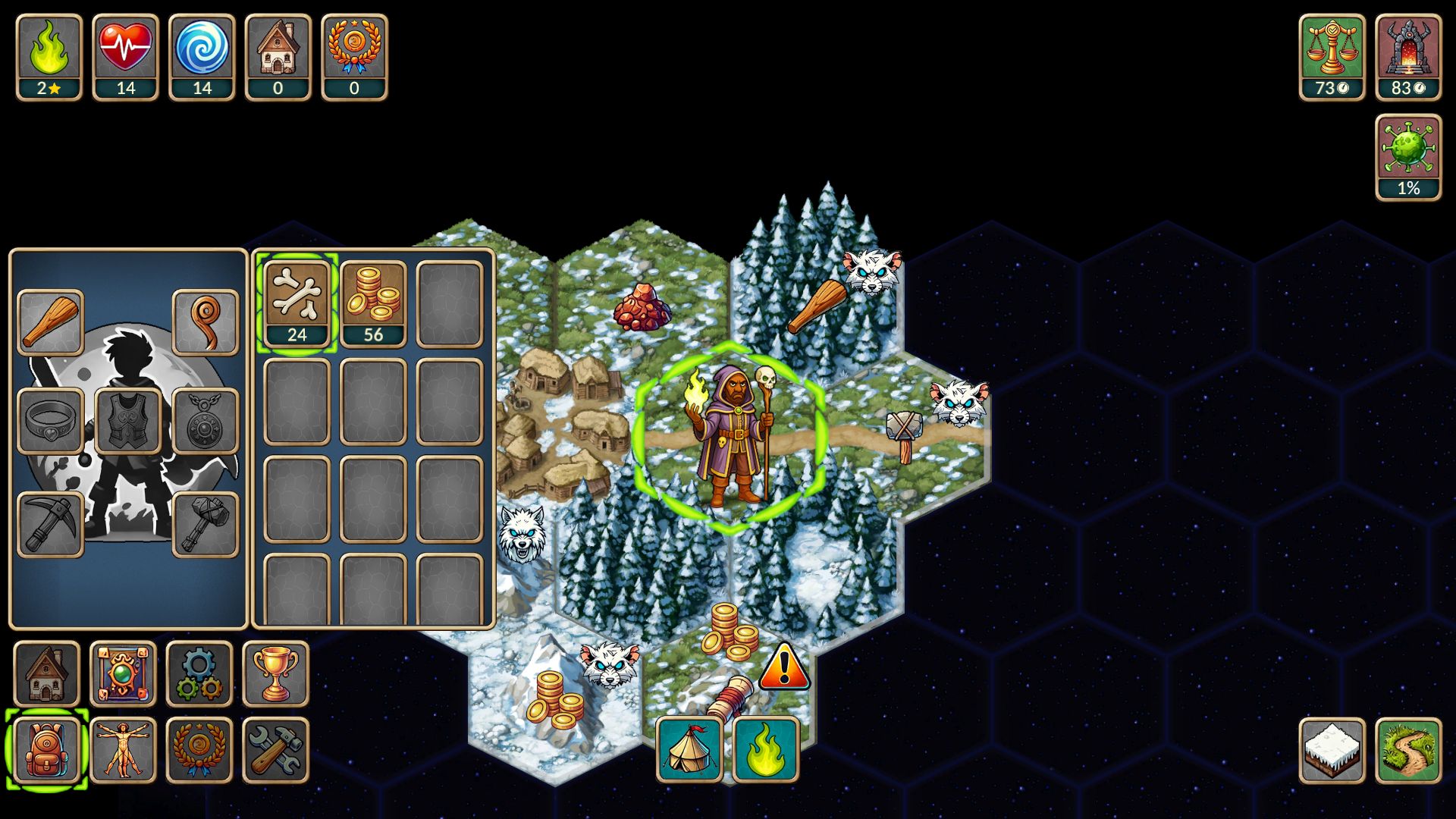Open the spellbook with green gem
Viewport: 1456px width, 819px height.
(x=123, y=673)
